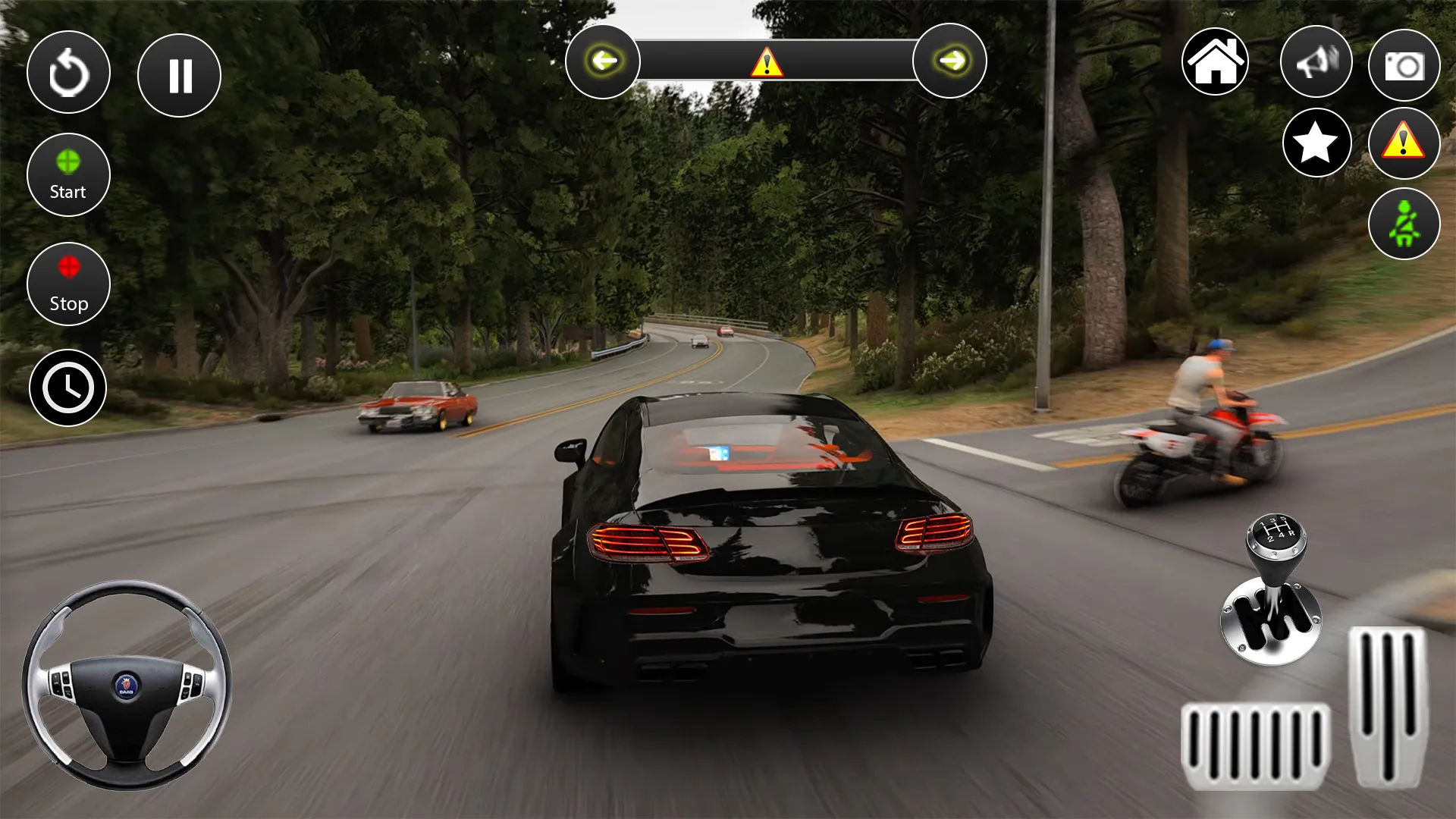Click the restart level icon
This screenshot has height=819, width=1456.
coord(69,72)
